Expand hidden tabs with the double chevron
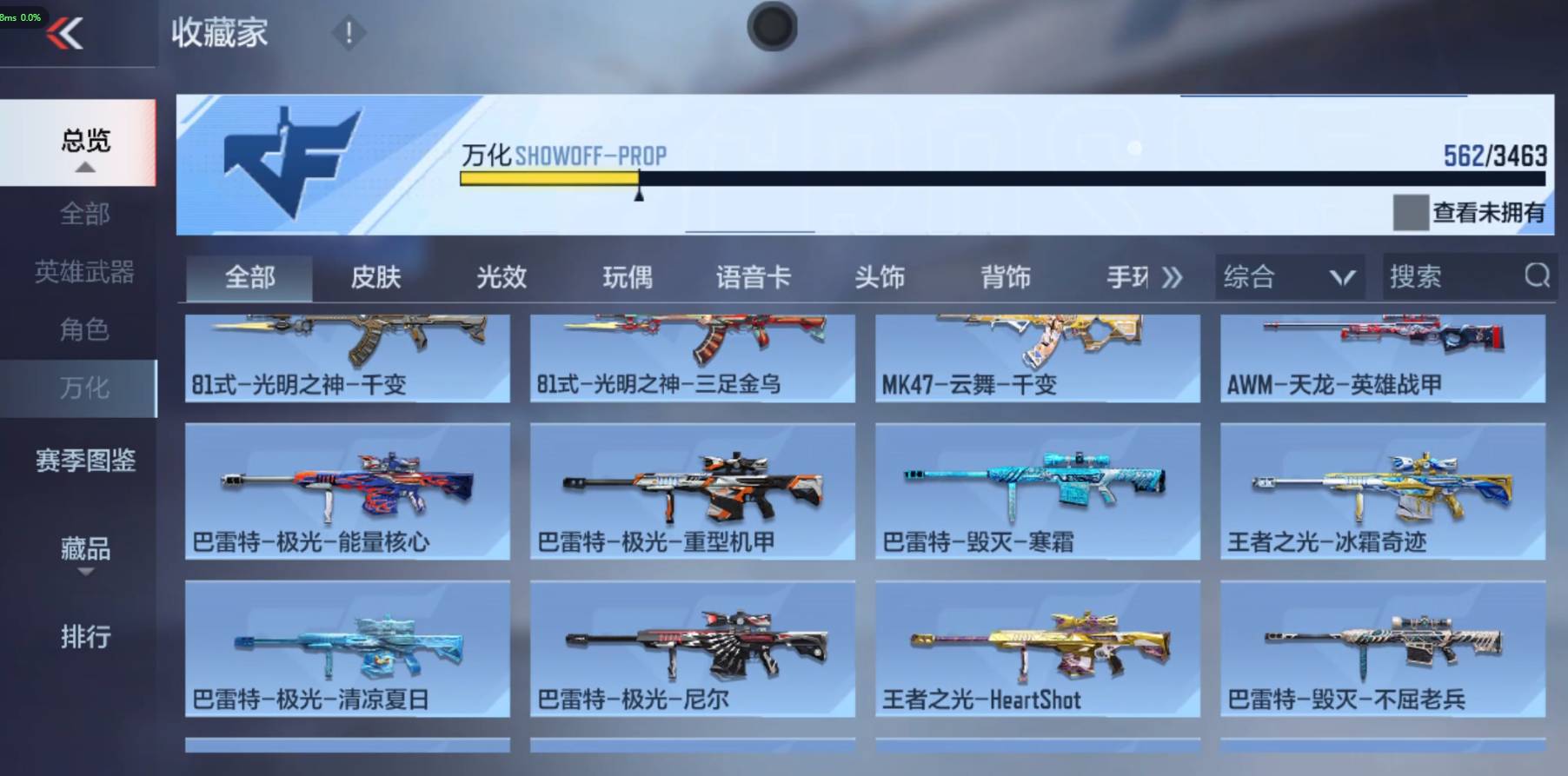The height and width of the screenshot is (776, 1568). pyautogui.click(x=1173, y=277)
